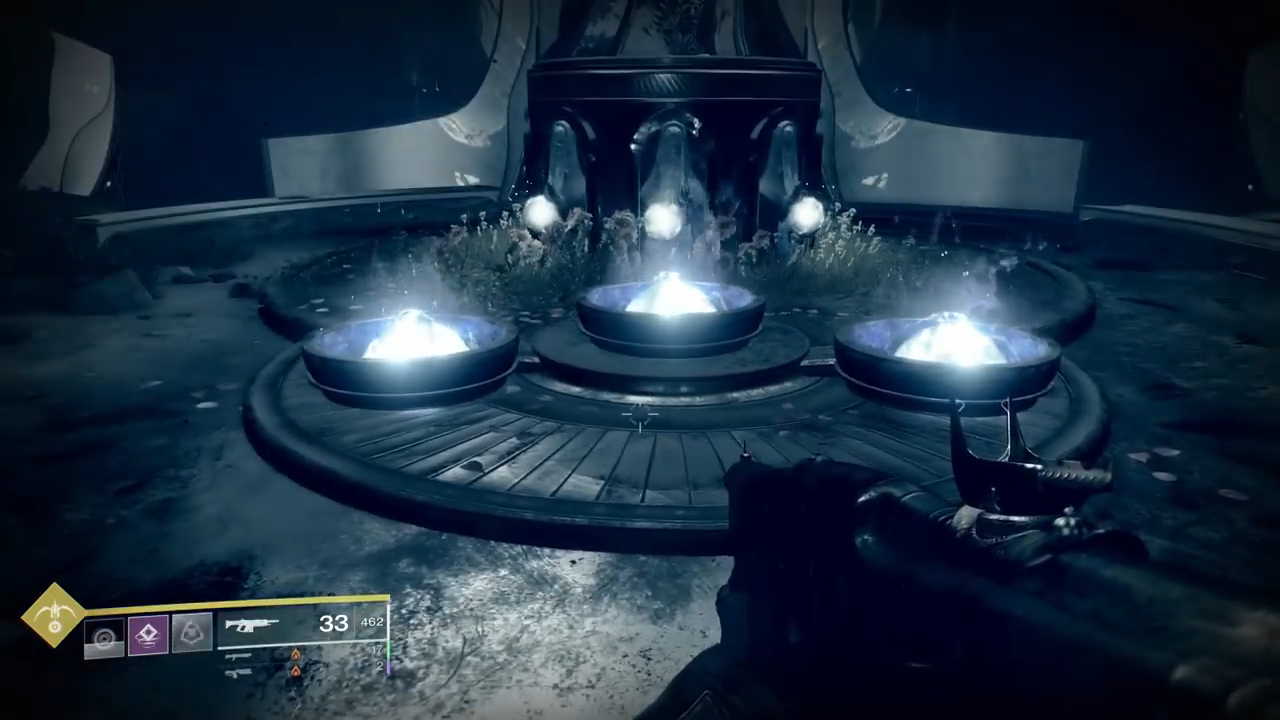Use the purple rift class ability icon
Viewport: 1280px width, 720px height.
(148, 635)
